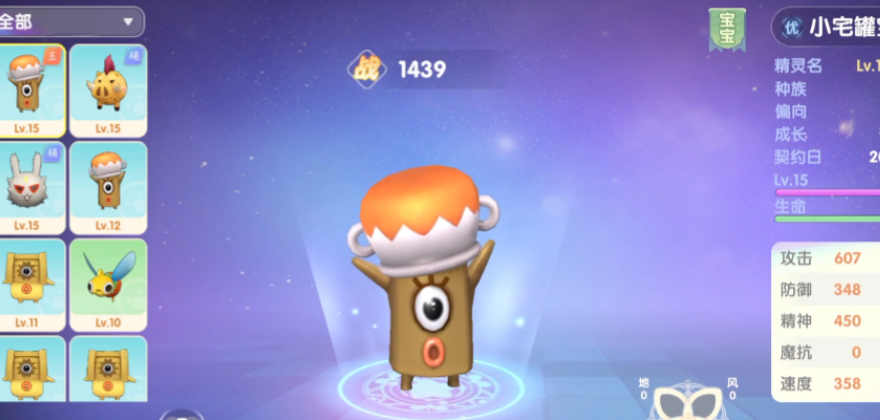The width and height of the screenshot is (880, 420).
Task: Choose the Lv.15 orange boar pet
Action: 108,90
